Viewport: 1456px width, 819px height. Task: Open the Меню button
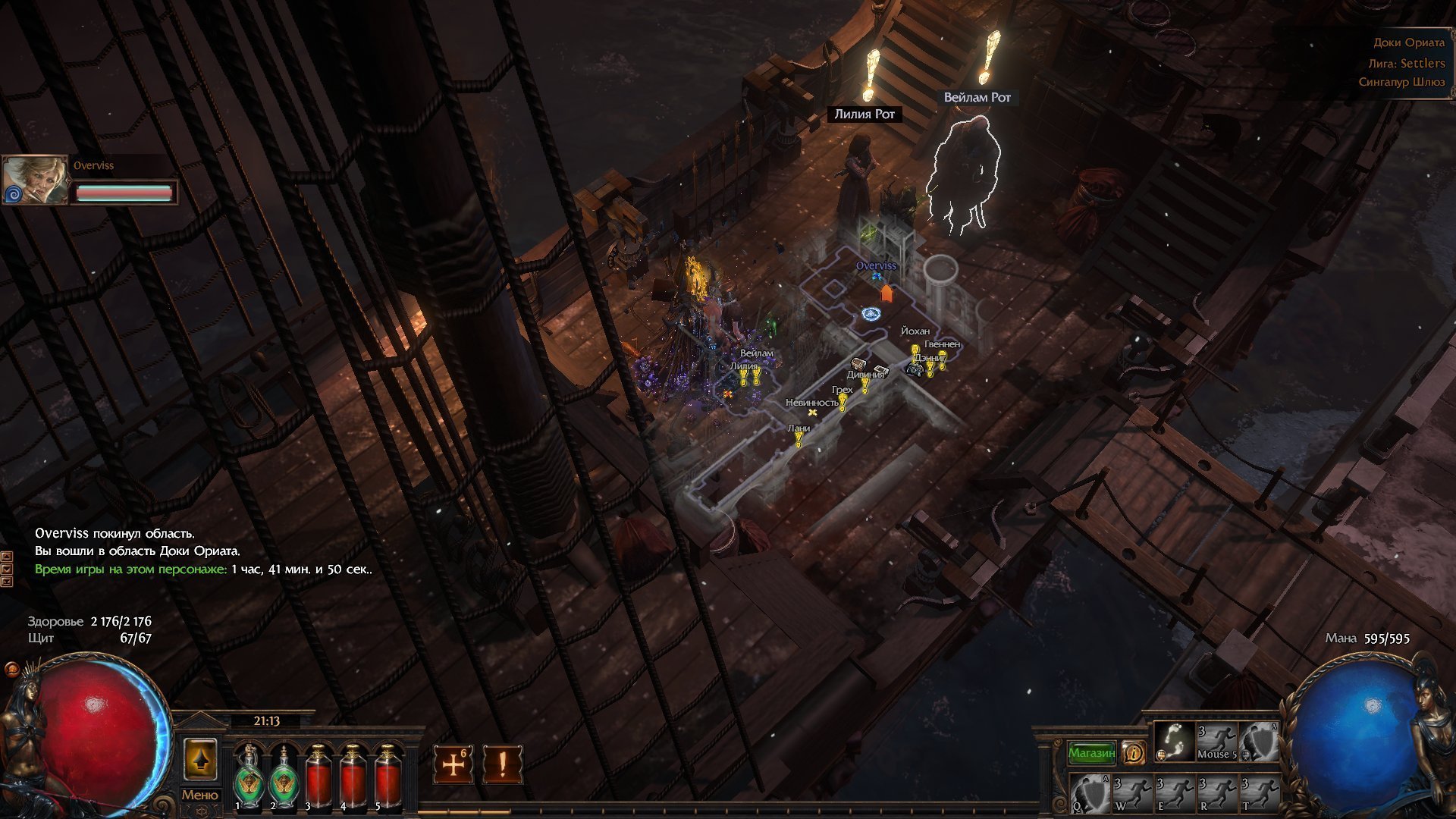[199, 795]
